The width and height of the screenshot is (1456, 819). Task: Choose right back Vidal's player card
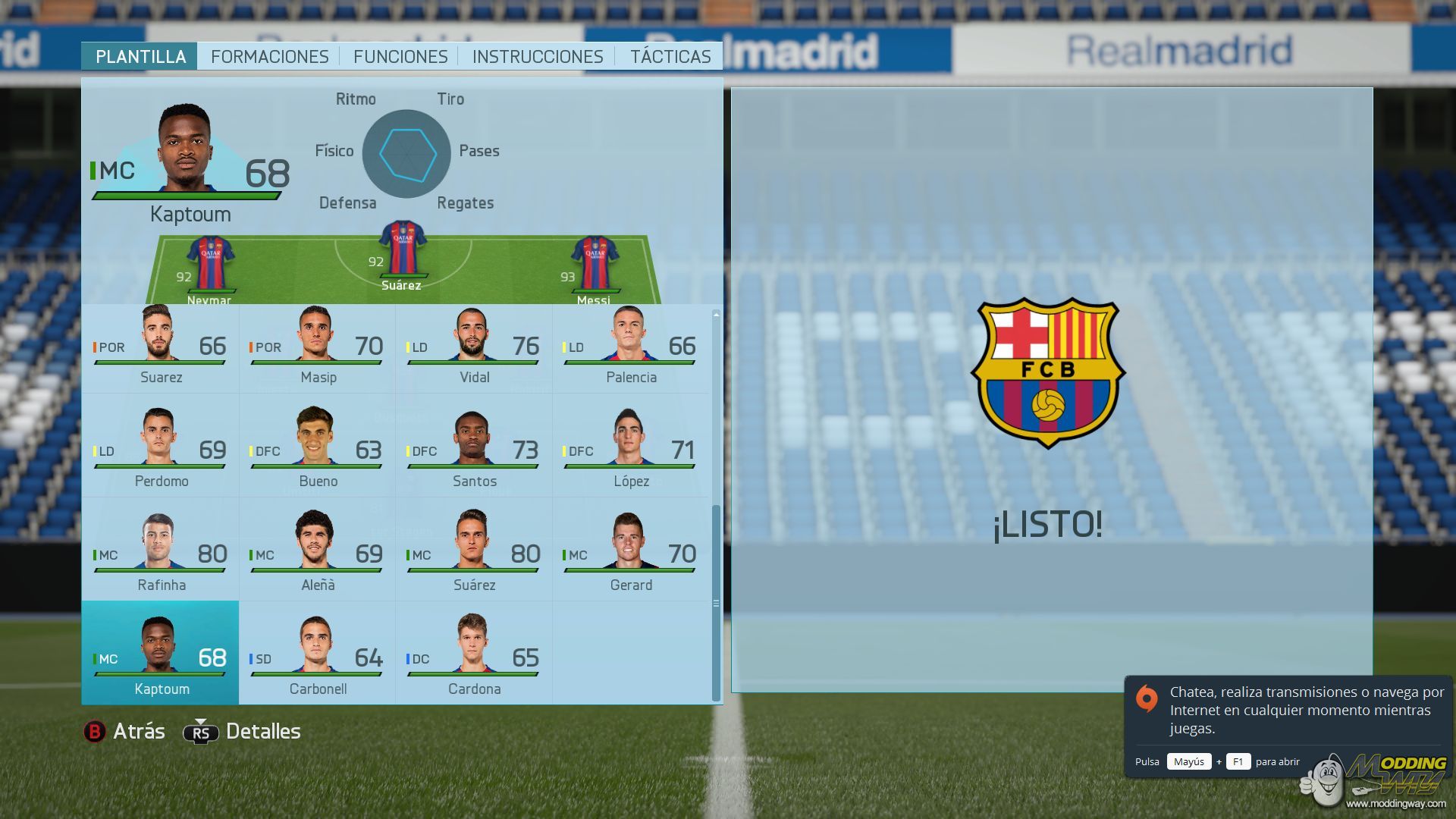pyautogui.click(x=474, y=347)
